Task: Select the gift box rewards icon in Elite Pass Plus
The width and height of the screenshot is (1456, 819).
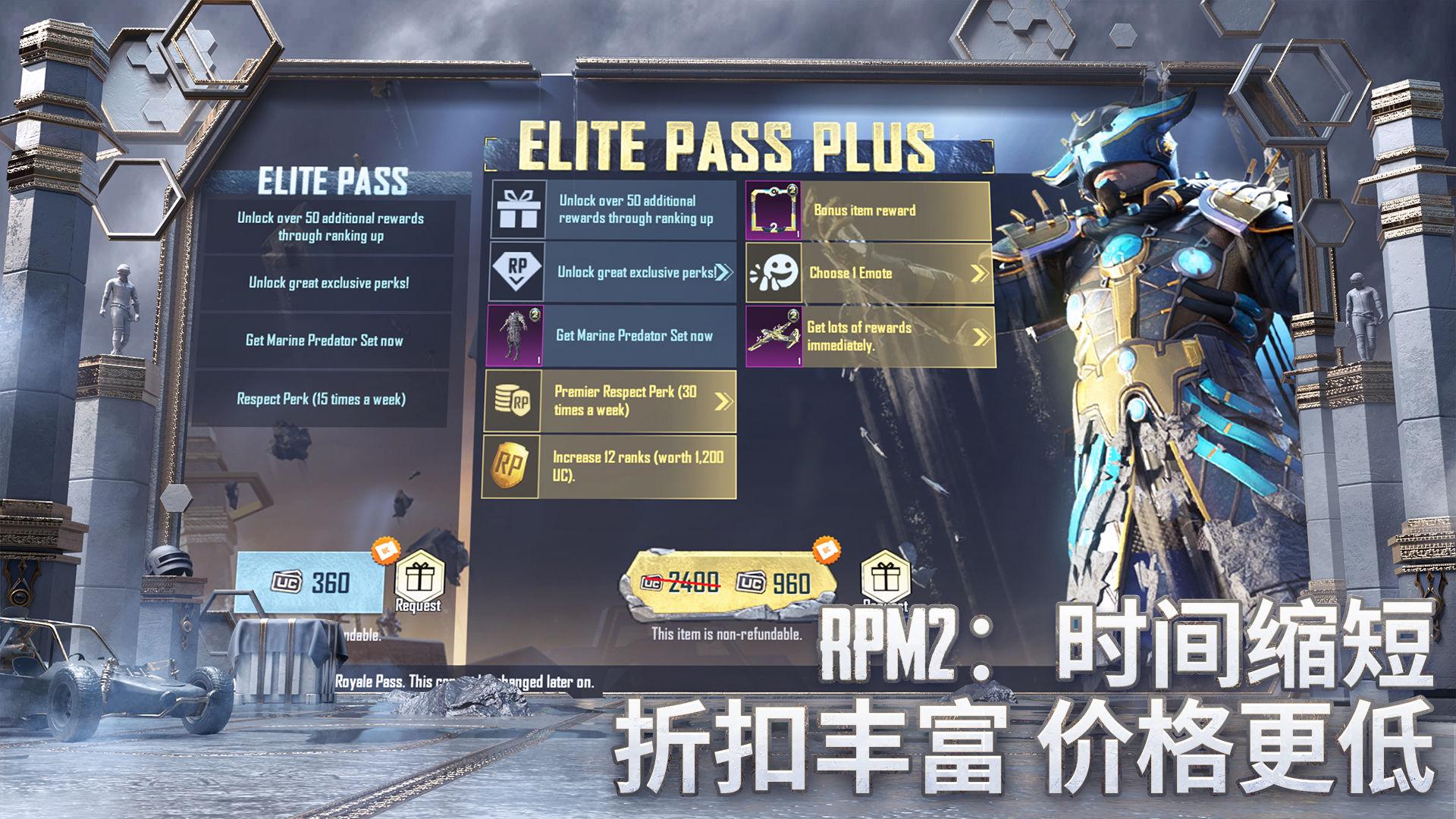Action: [518, 209]
